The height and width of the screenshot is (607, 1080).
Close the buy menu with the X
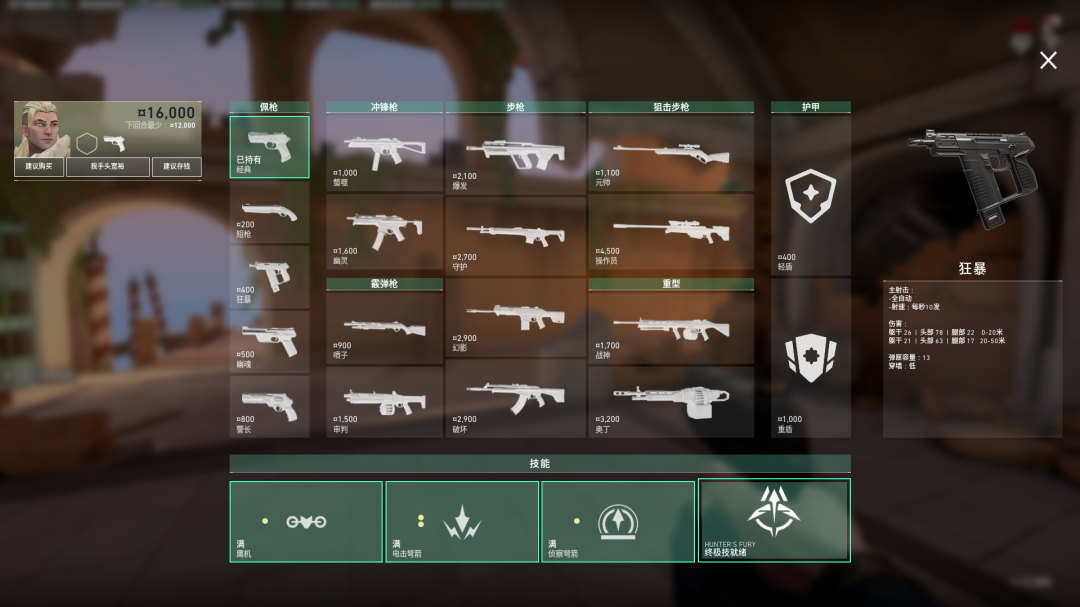click(1047, 61)
